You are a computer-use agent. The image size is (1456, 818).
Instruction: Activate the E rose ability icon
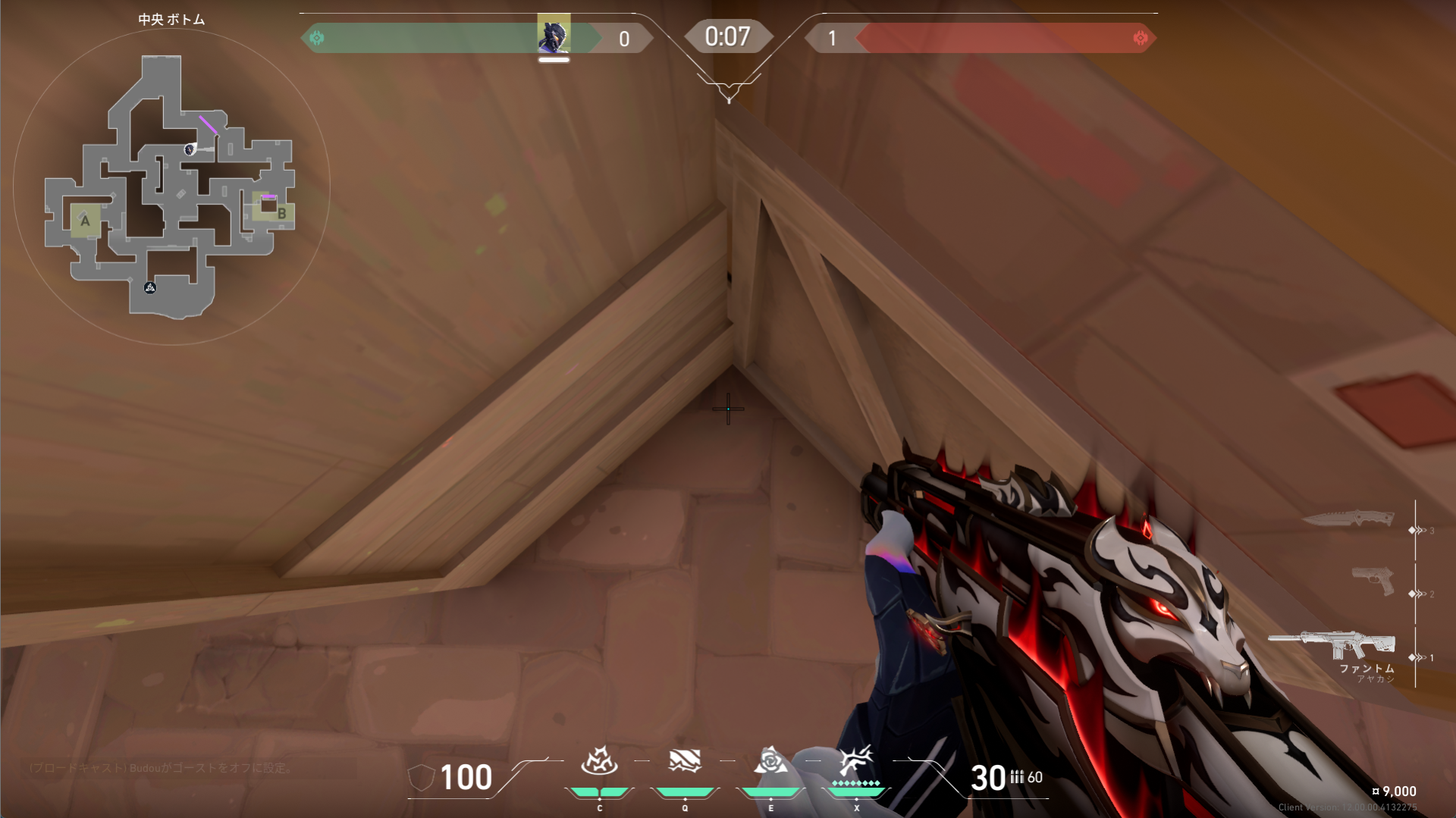point(770,760)
